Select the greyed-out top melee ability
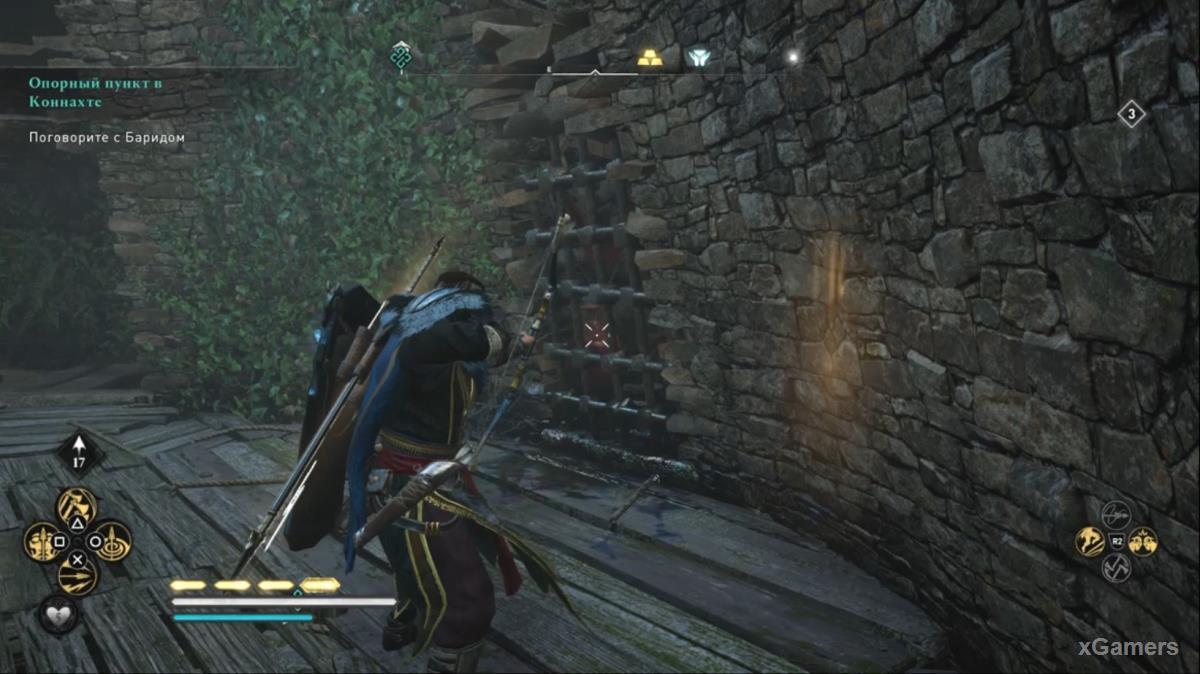1200x674 pixels. [1116, 515]
